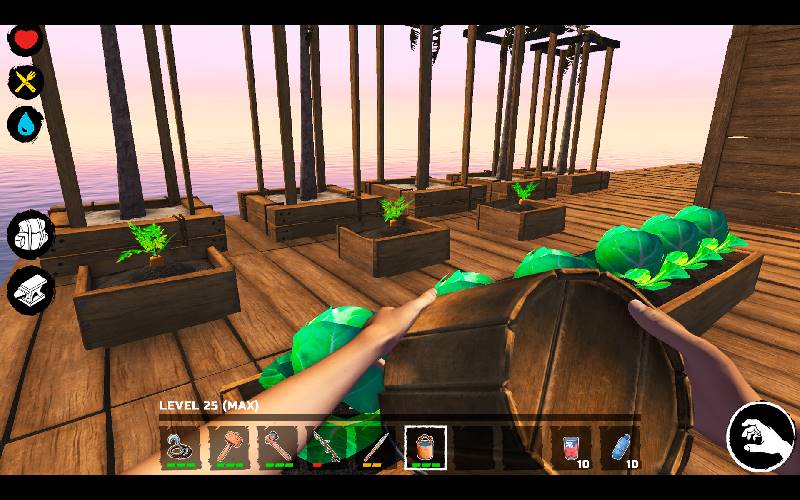Tap the hand interact button
This screenshot has width=800, height=500.
760,437
